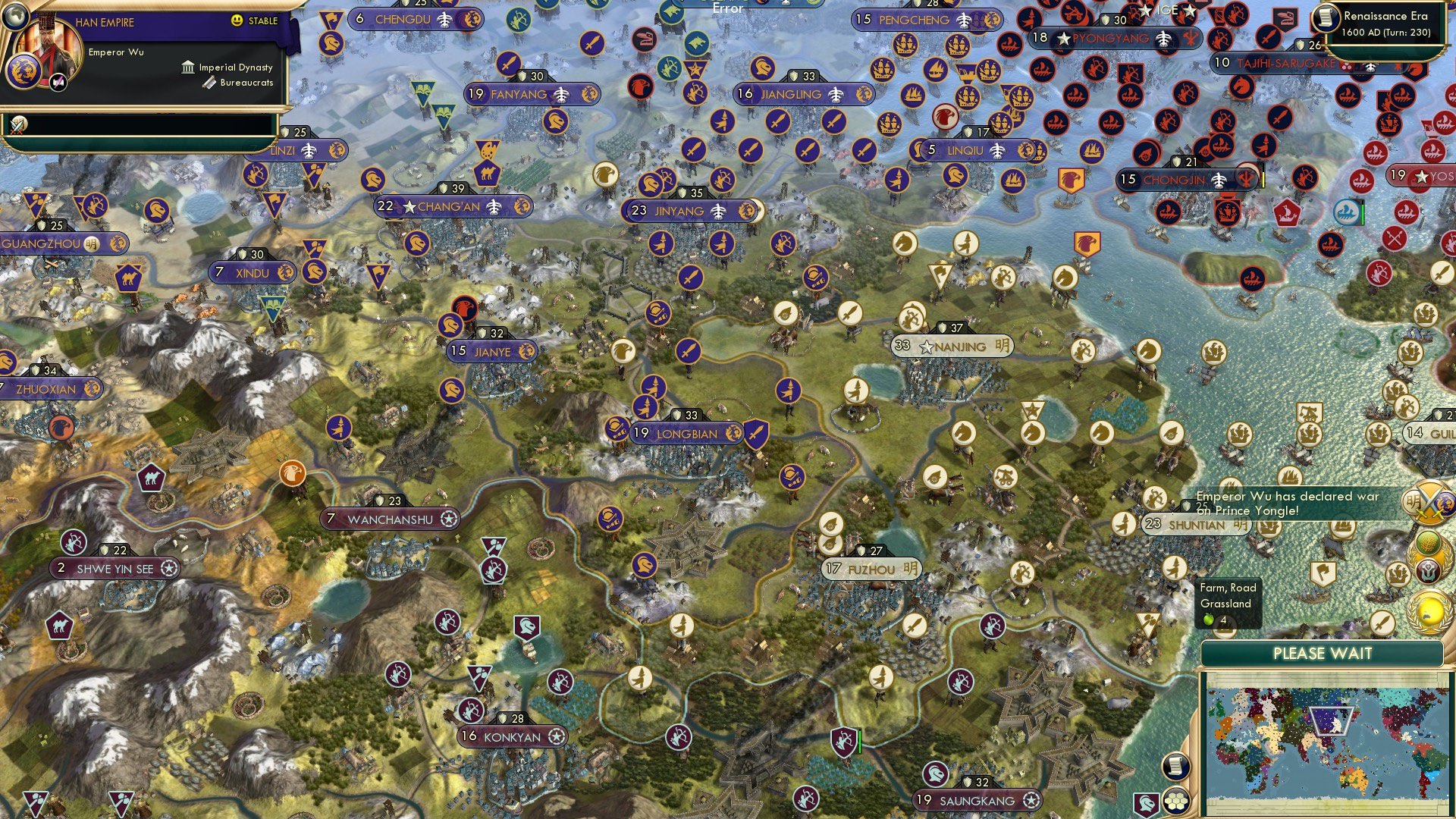Viewport: 1456px width, 819px height.
Task: Open the Shuntian city banner
Action: pyautogui.click(x=1196, y=524)
